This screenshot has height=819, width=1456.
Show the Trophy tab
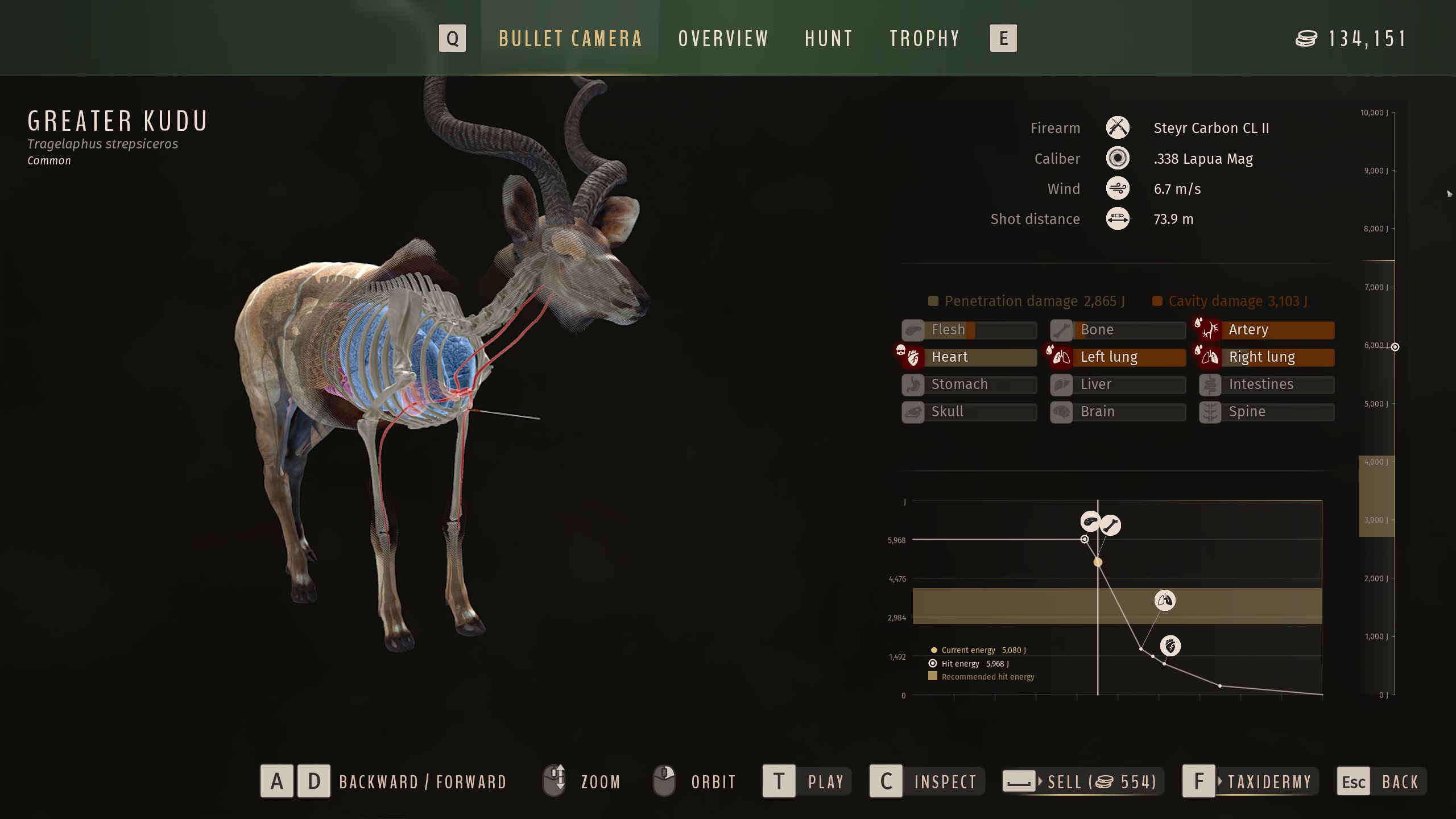point(924,39)
